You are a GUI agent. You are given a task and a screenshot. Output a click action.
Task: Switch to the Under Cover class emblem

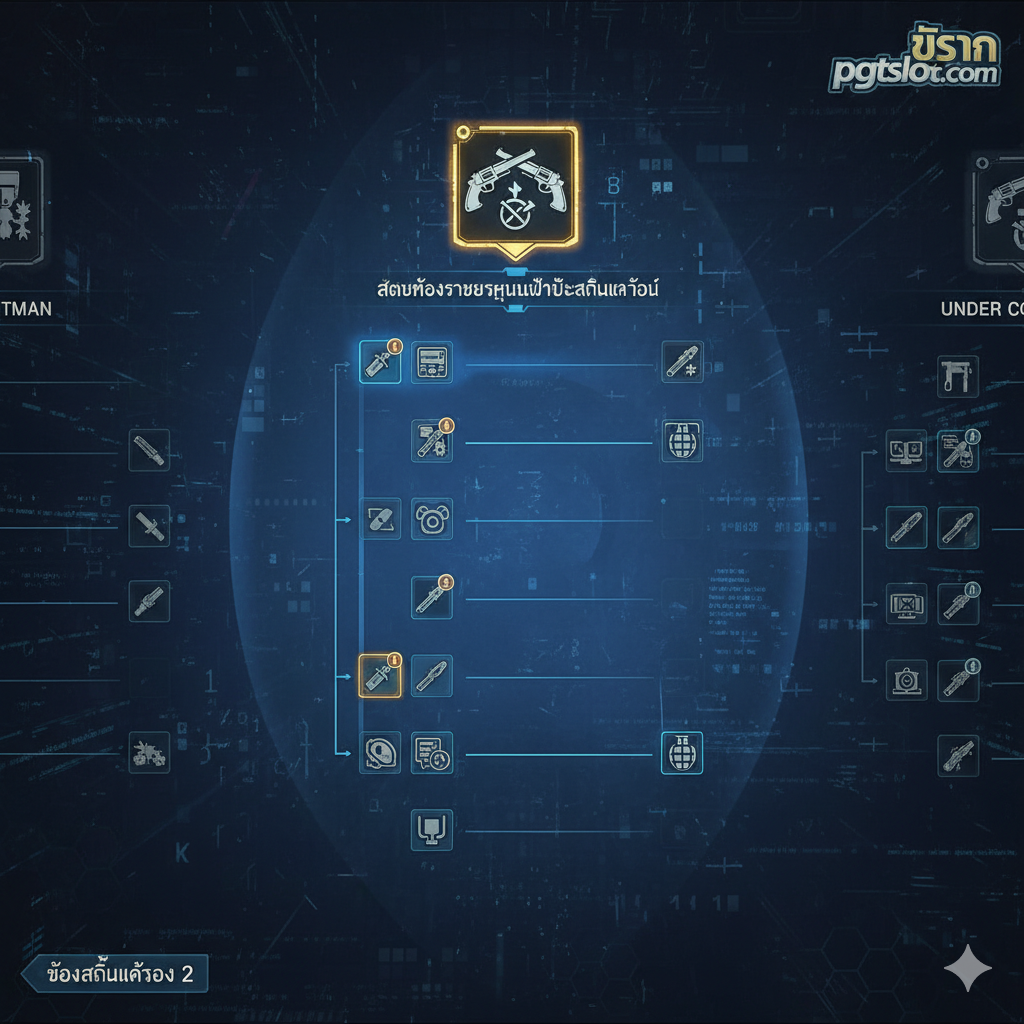[x=1000, y=210]
